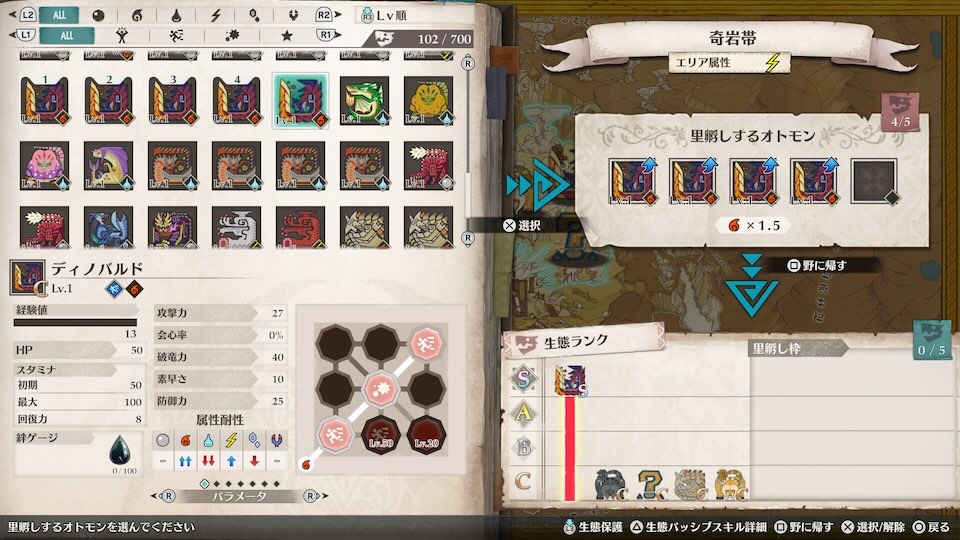Choose the green Zinogre-like monster tile

pyautogui.click(x=364, y=98)
